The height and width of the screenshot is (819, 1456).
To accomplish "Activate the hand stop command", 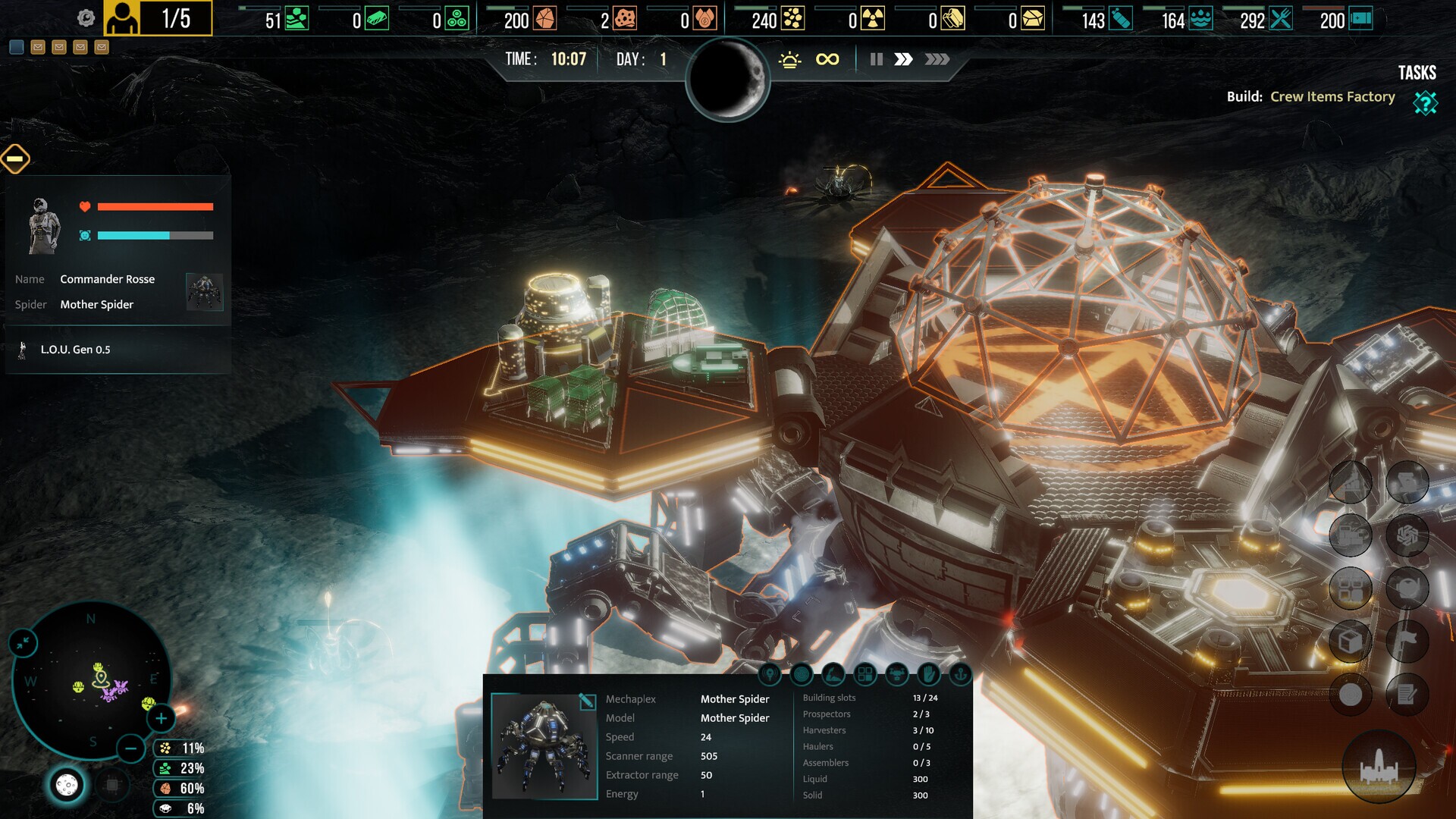I will point(928,673).
